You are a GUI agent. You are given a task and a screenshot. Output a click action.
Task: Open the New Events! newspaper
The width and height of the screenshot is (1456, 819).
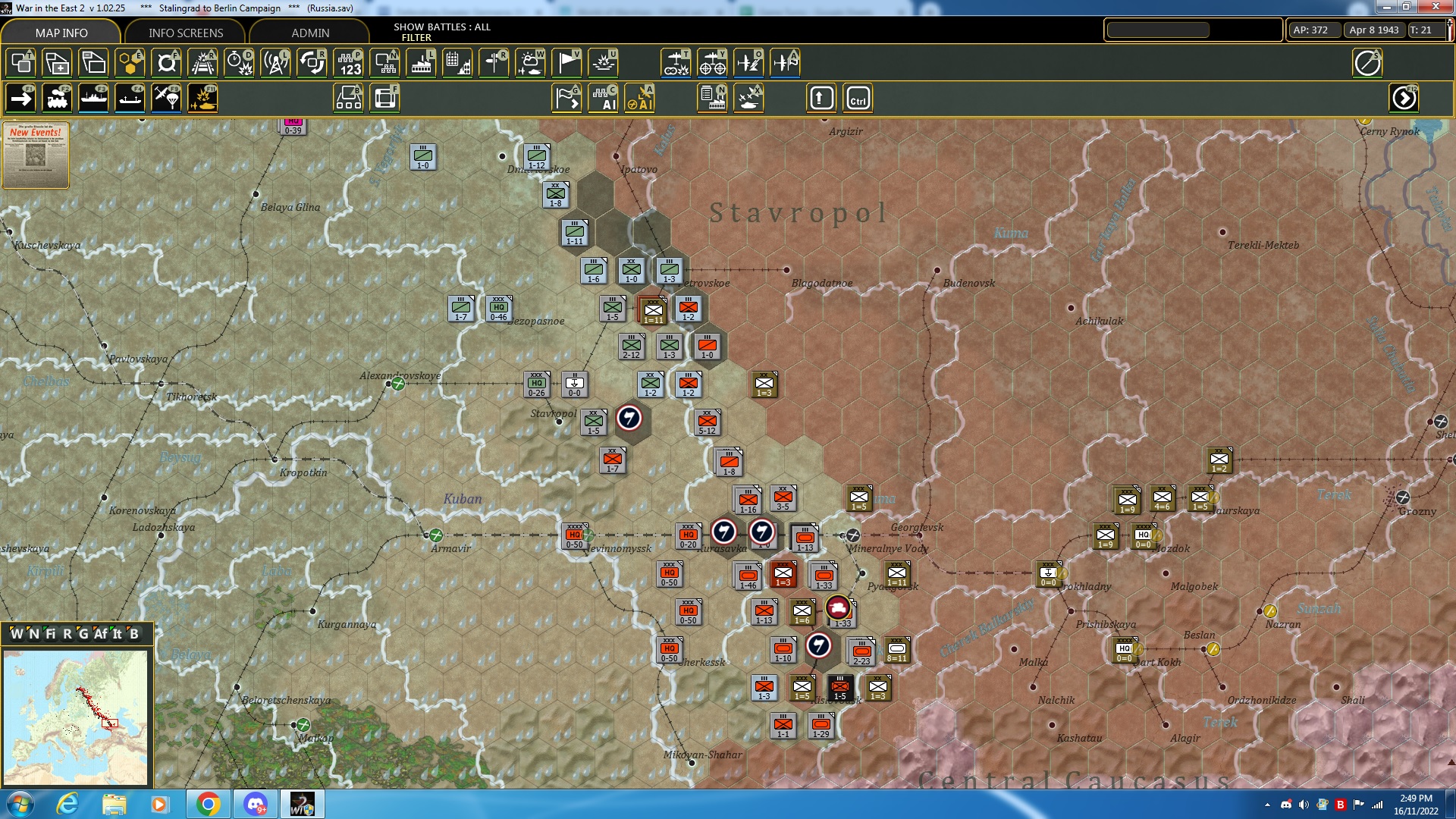tap(35, 155)
